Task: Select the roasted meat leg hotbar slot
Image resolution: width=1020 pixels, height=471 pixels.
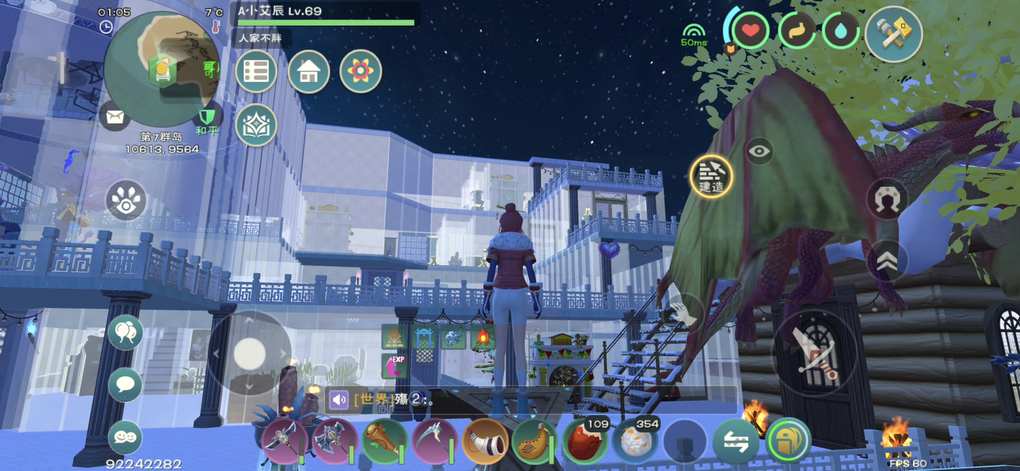Action: [383, 440]
